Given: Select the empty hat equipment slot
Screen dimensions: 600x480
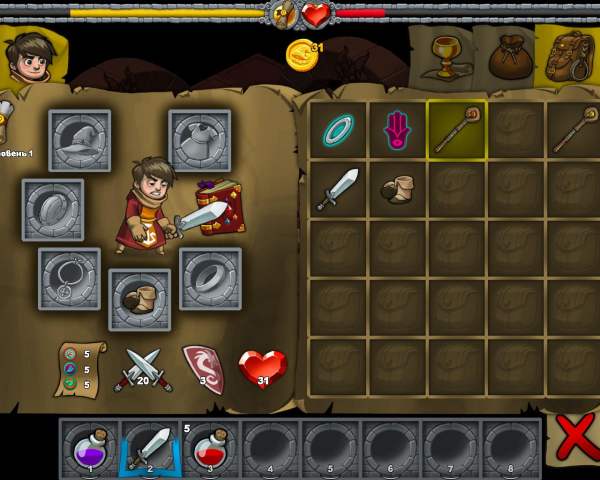Looking at the screenshot, I should 80,141.
